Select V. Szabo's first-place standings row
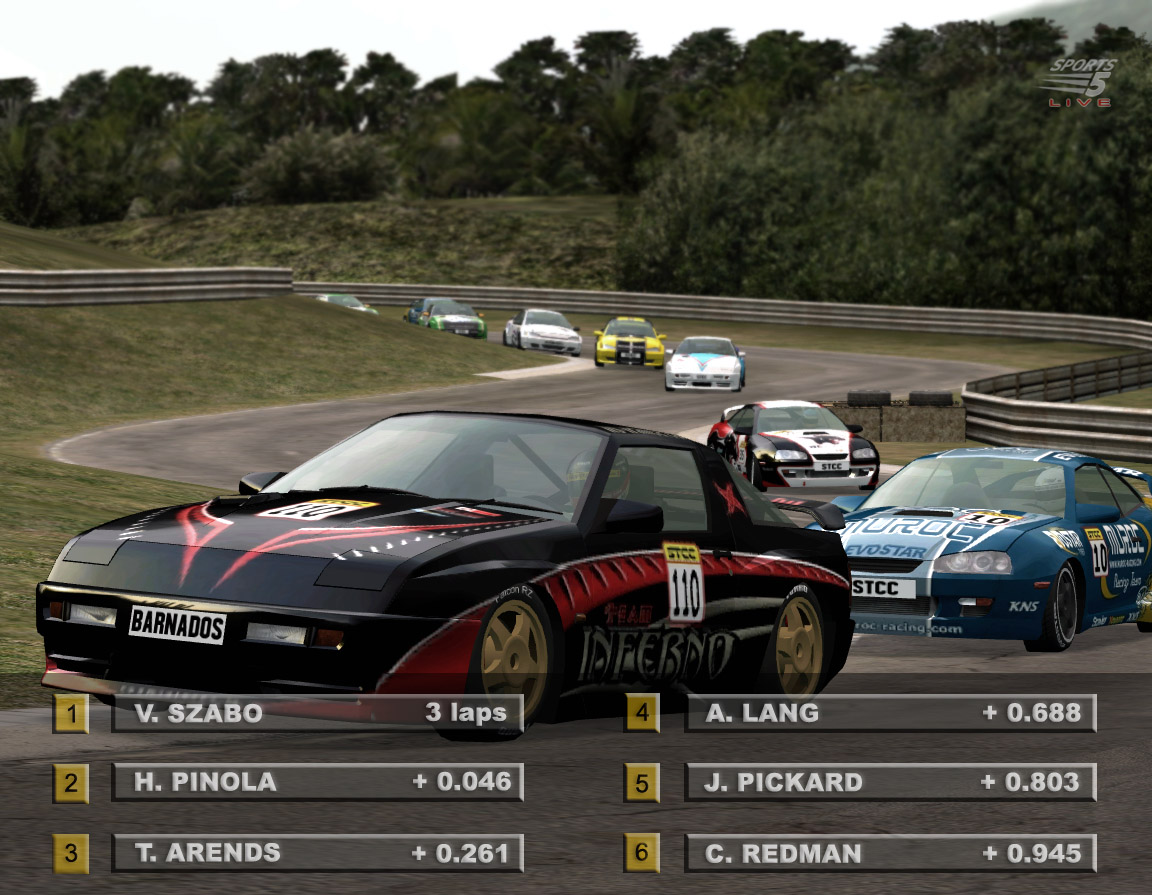Viewport: 1152px width, 895px height. [x=317, y=713]
